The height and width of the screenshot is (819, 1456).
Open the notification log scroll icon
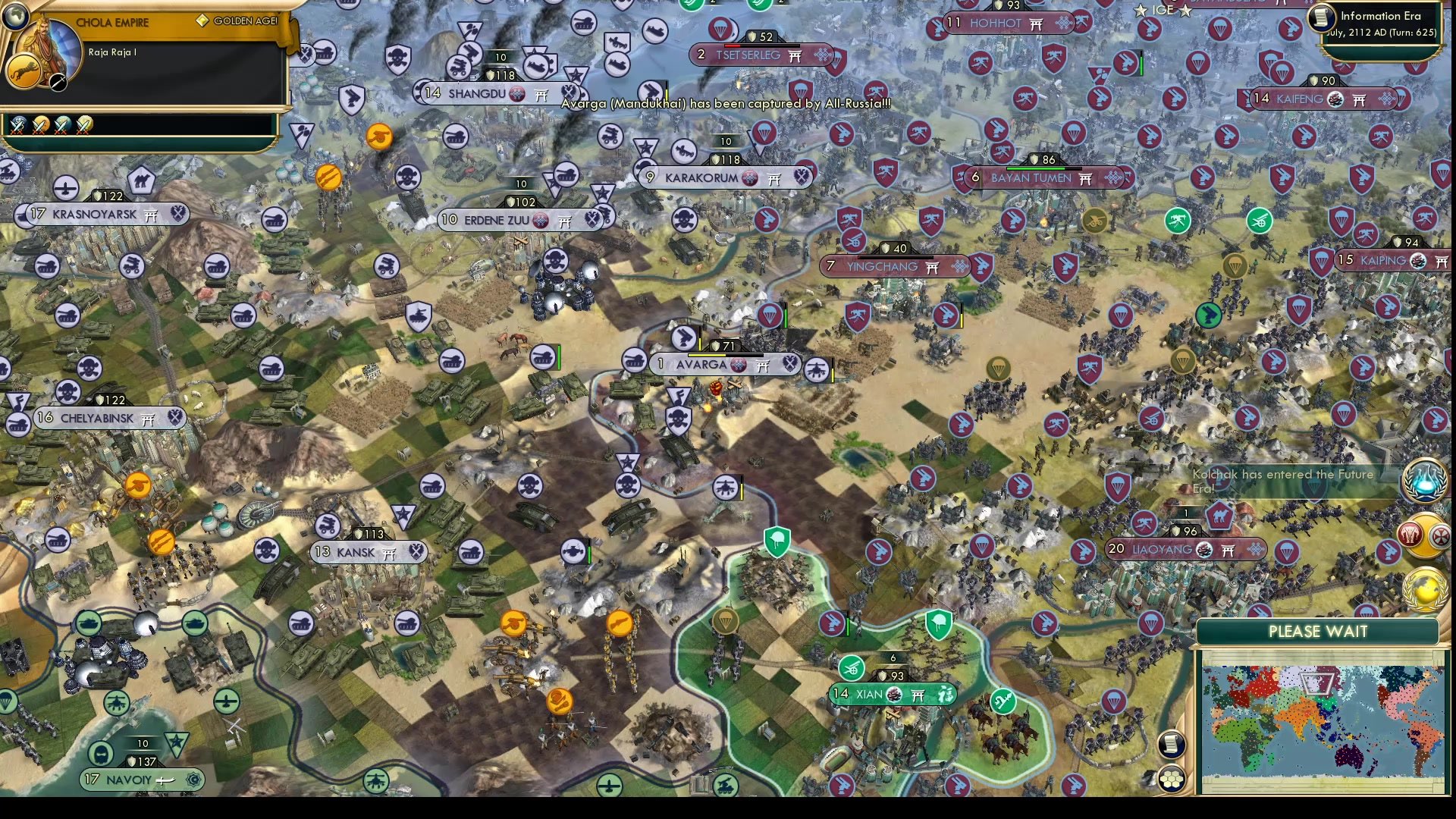point(1171,744)
